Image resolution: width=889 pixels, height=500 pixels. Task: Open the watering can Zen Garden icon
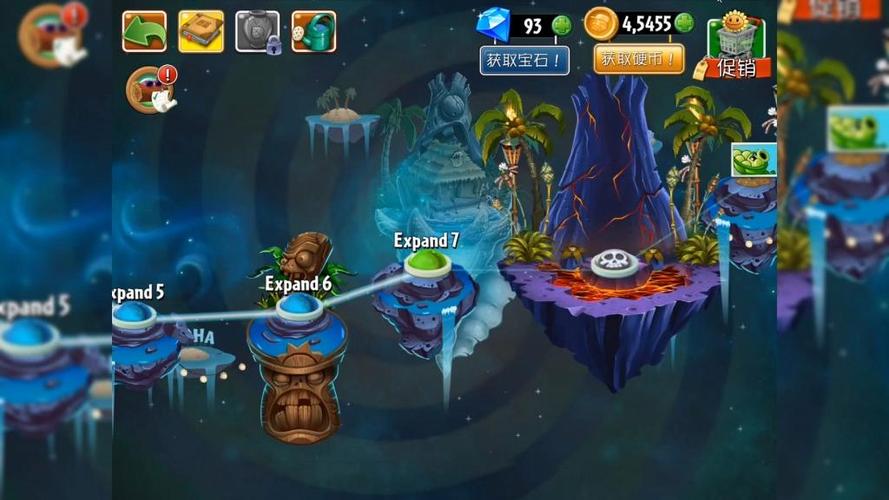tap(314, 31)
